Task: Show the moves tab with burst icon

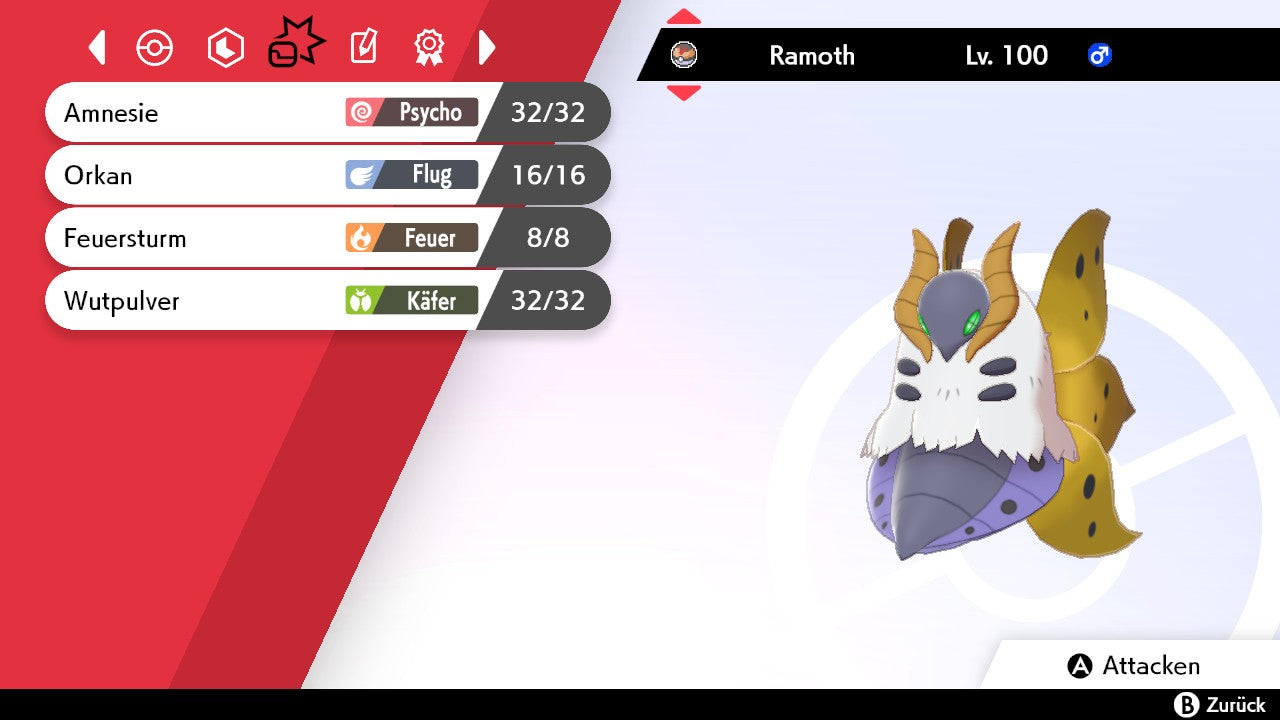Action: [x=295, y=45]
